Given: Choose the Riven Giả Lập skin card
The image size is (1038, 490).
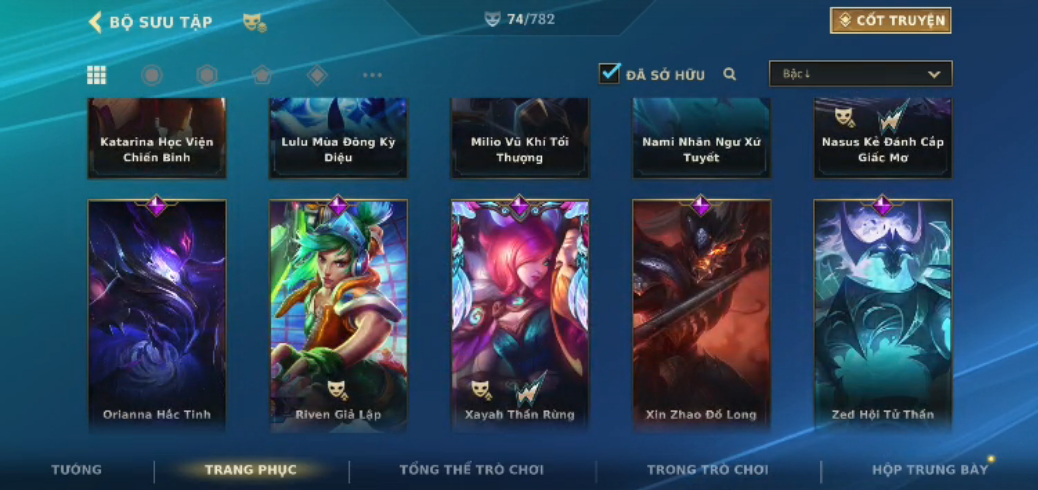Looking at the screenshot, I should (x=338, y=315).
